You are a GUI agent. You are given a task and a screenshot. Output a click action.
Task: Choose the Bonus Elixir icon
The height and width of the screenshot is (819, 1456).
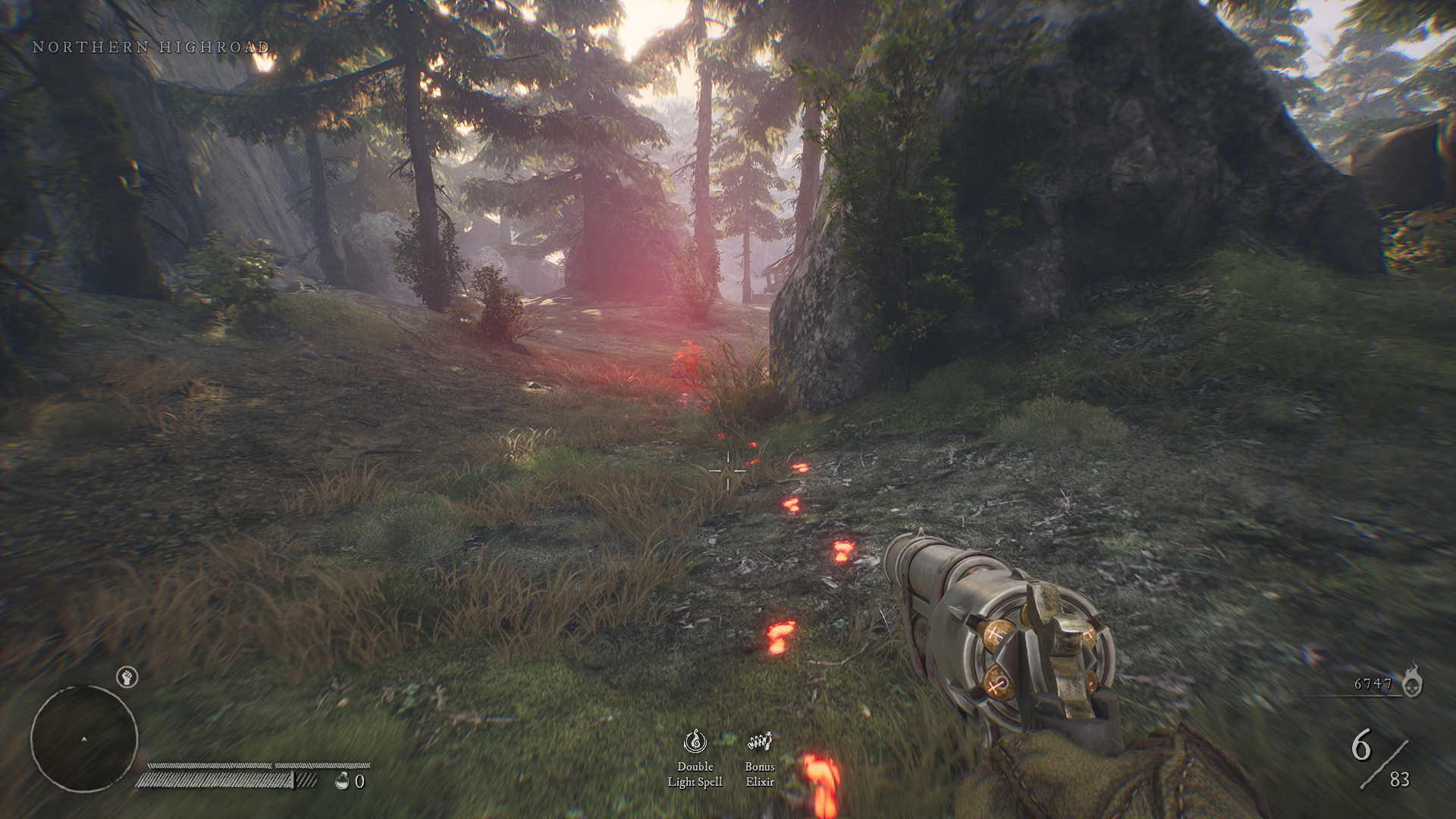tap(759, 741)
